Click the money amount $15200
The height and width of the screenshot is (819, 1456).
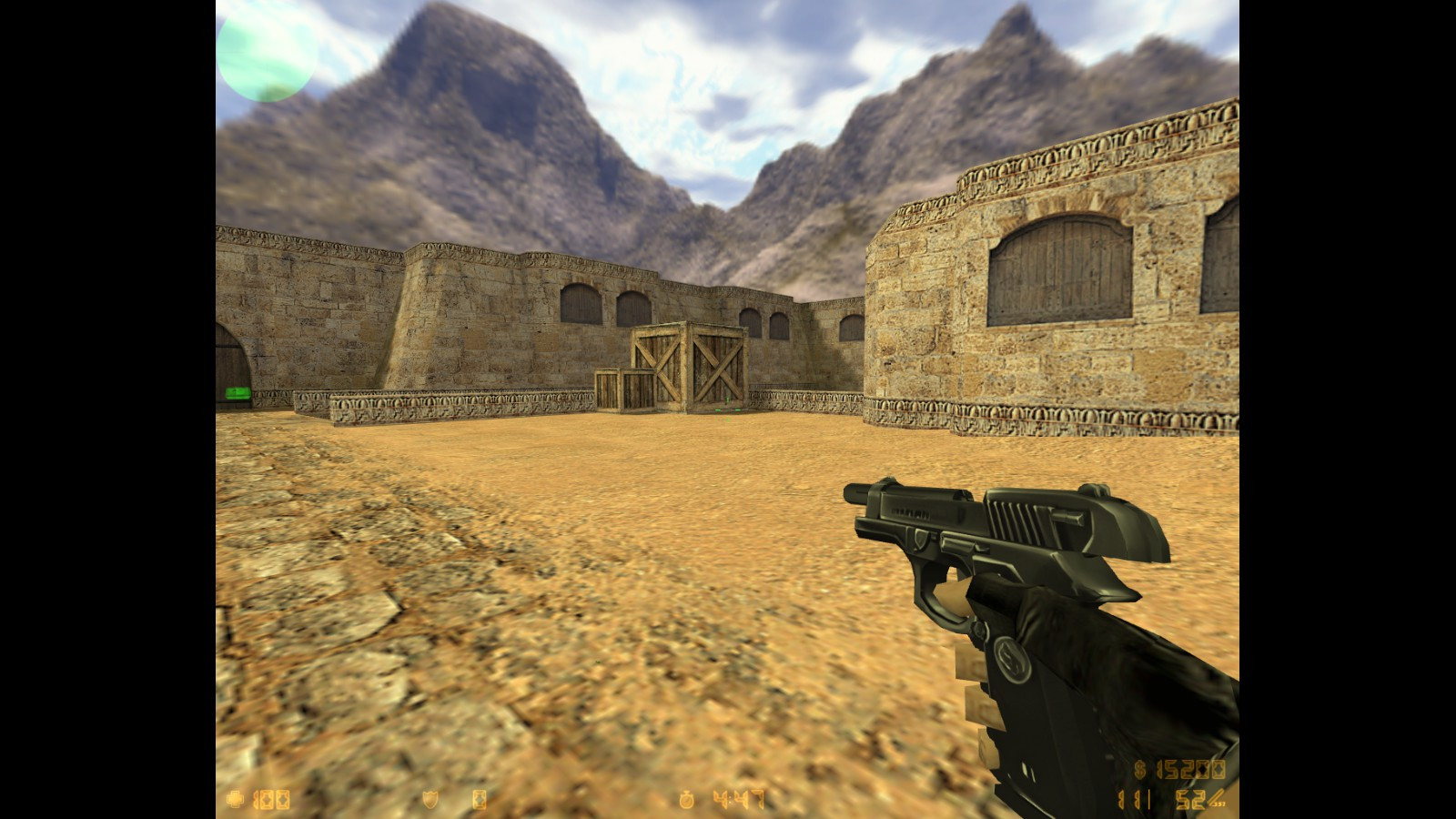1192,769
